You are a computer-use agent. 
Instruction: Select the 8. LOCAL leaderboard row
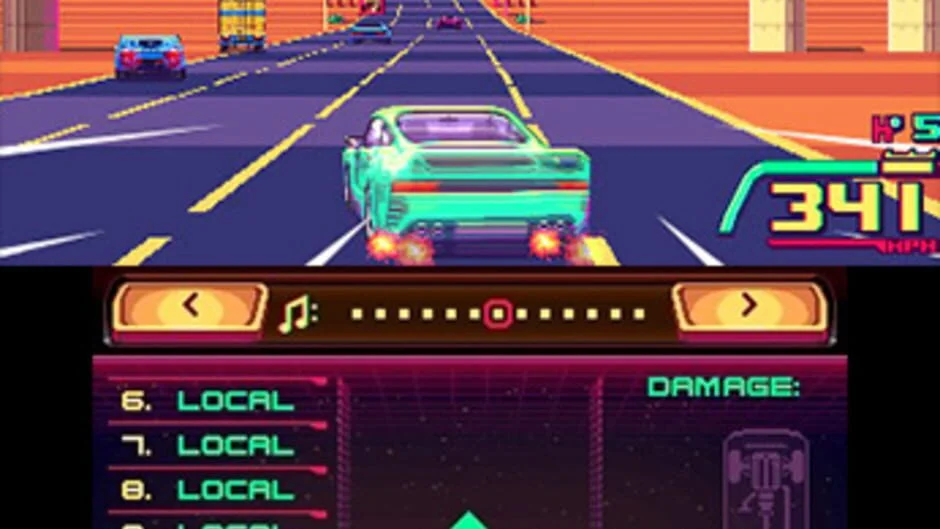(208, 490)
